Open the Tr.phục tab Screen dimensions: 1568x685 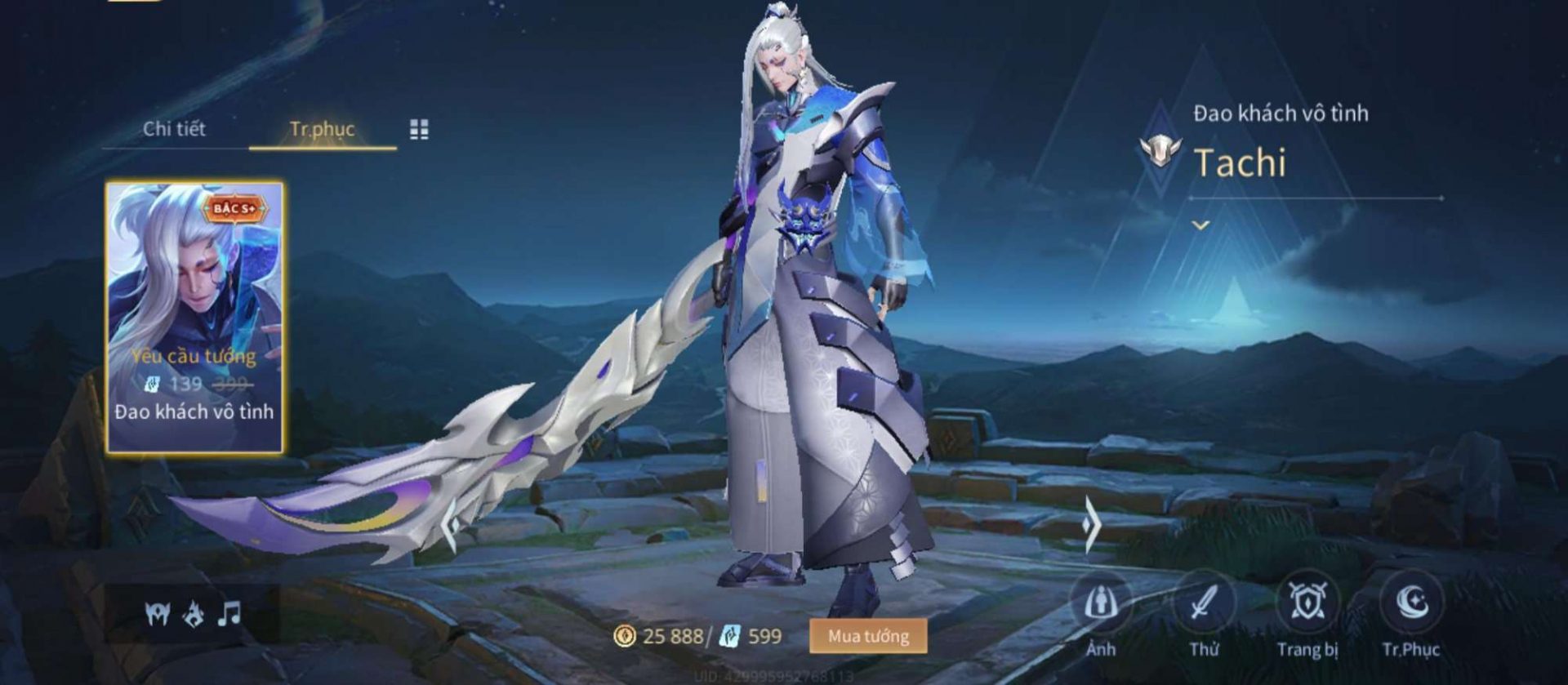pos(322,129)
